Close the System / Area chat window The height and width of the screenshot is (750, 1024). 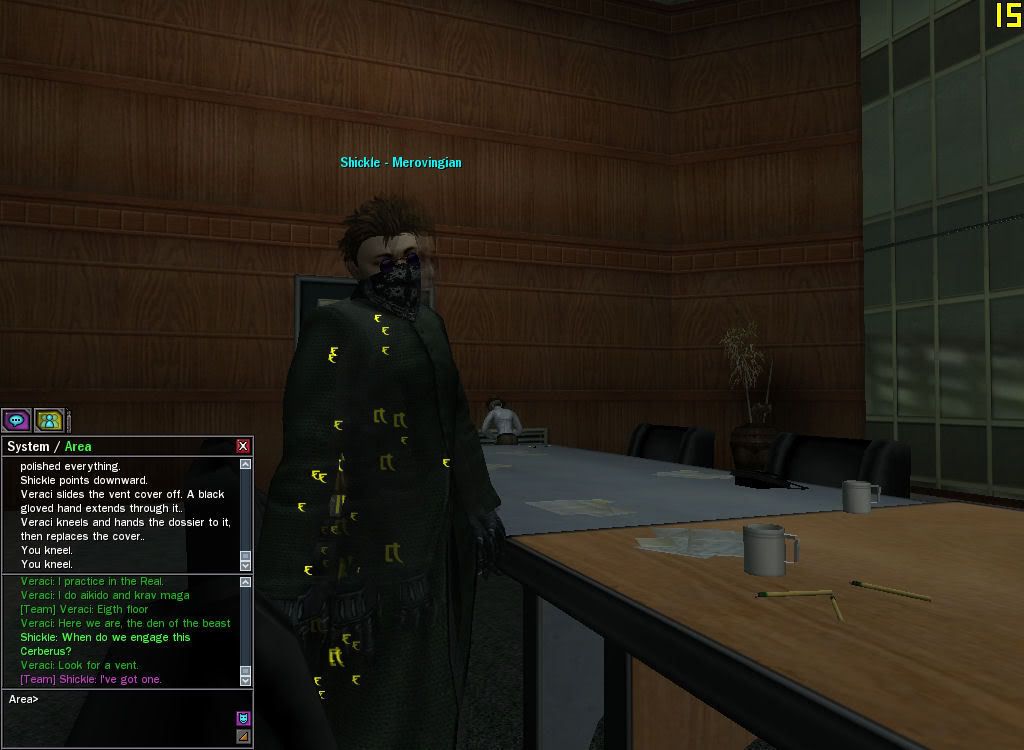pos(243,446)
